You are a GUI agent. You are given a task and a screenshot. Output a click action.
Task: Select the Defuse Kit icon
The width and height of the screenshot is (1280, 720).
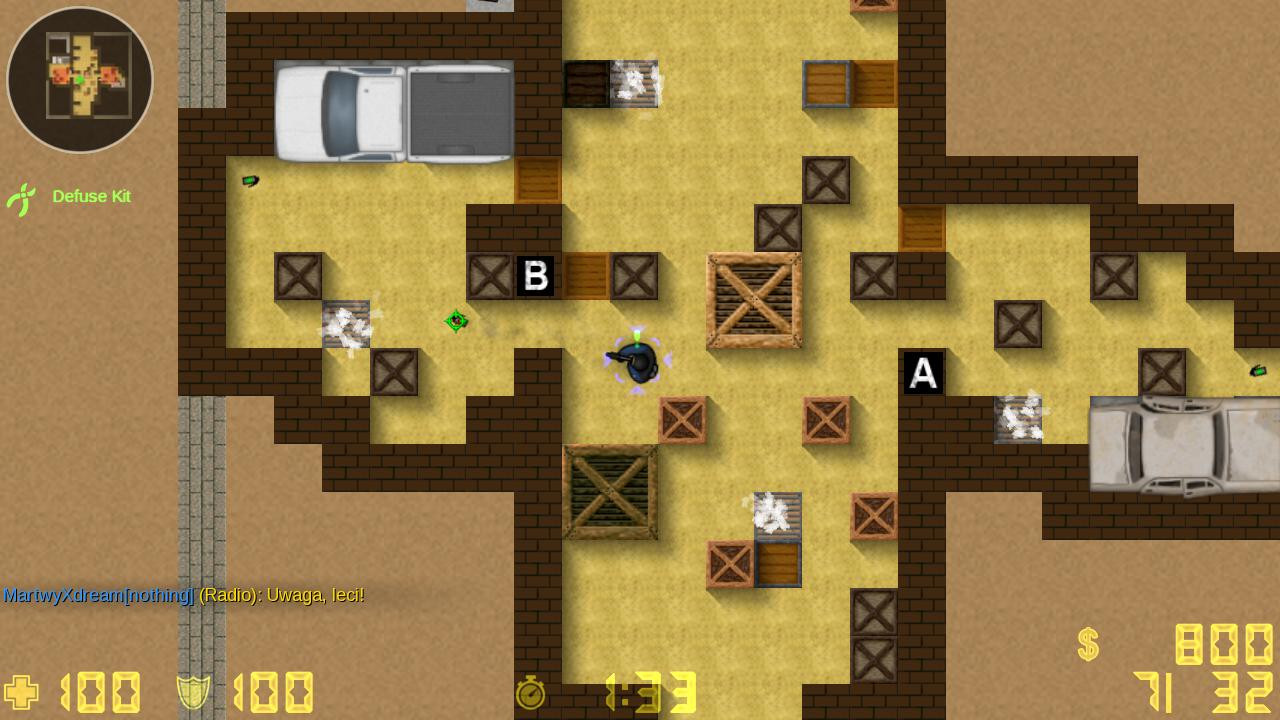coord(21,198)
